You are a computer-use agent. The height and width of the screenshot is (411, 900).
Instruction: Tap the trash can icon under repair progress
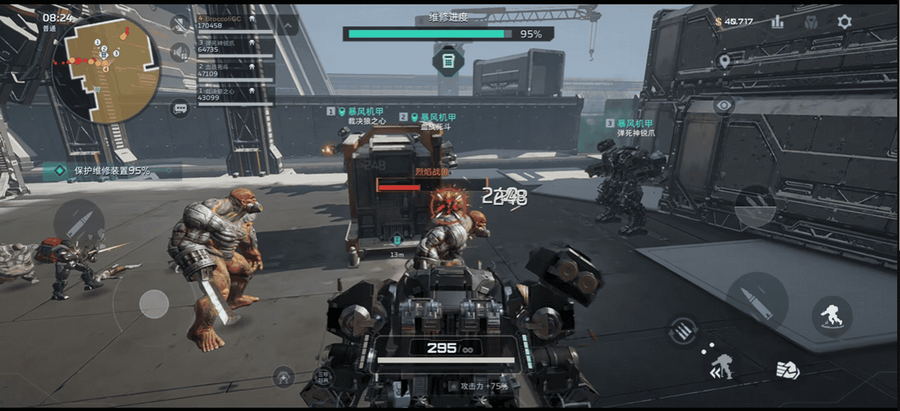click(448, 61)
